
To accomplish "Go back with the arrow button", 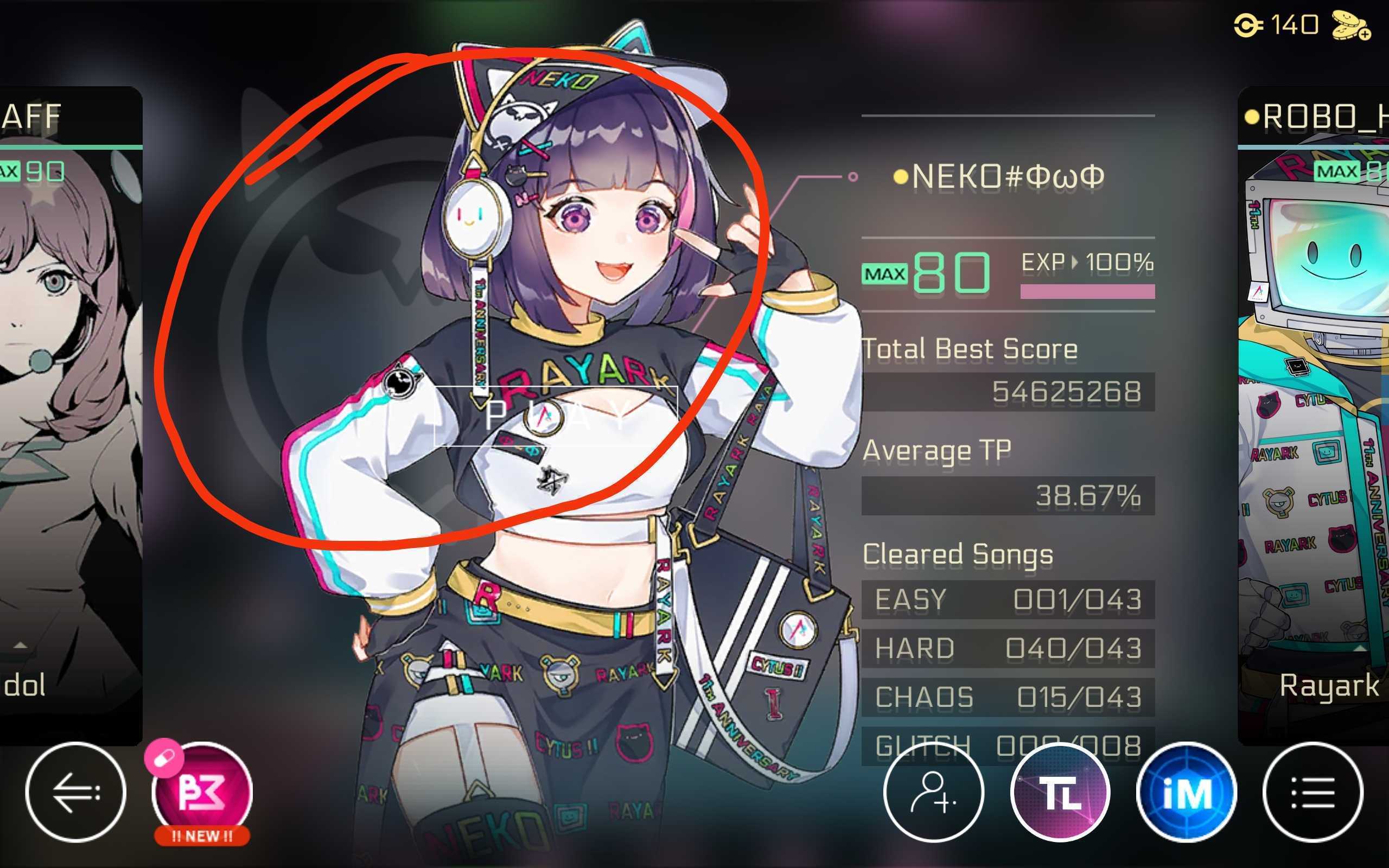I will click(x=75, y=792).
